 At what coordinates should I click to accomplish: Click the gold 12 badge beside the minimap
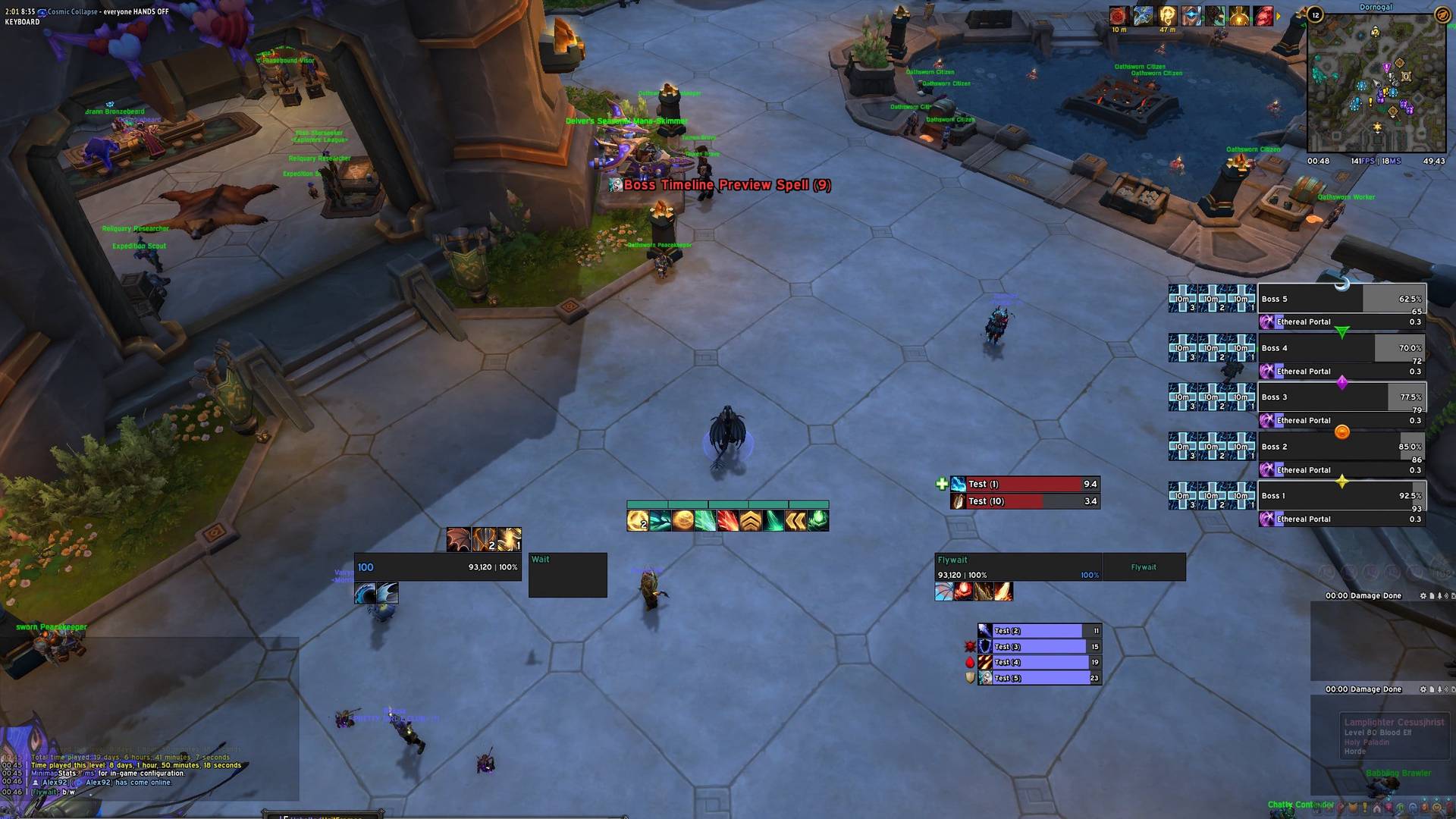pyautogui.click(x=1314, y=15)
